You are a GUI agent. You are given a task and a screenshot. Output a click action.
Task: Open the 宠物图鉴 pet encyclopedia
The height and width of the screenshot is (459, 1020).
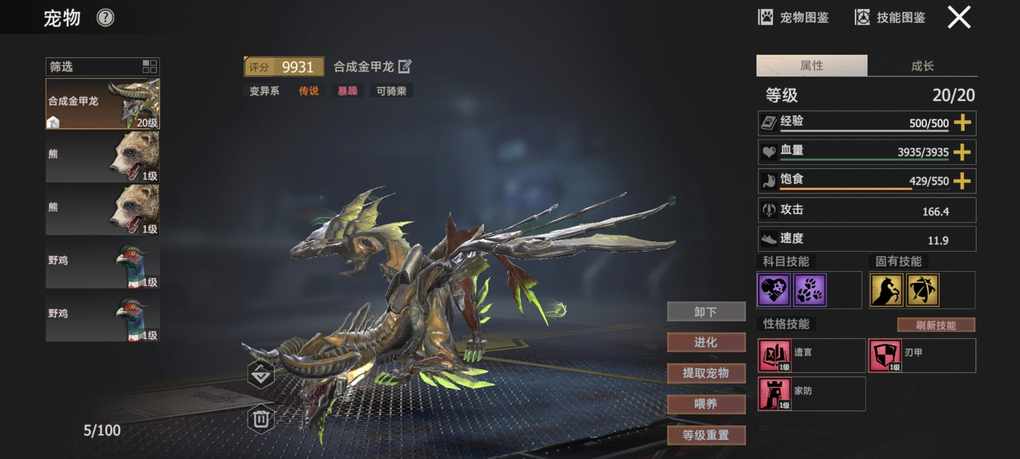(x=797, y=17)
